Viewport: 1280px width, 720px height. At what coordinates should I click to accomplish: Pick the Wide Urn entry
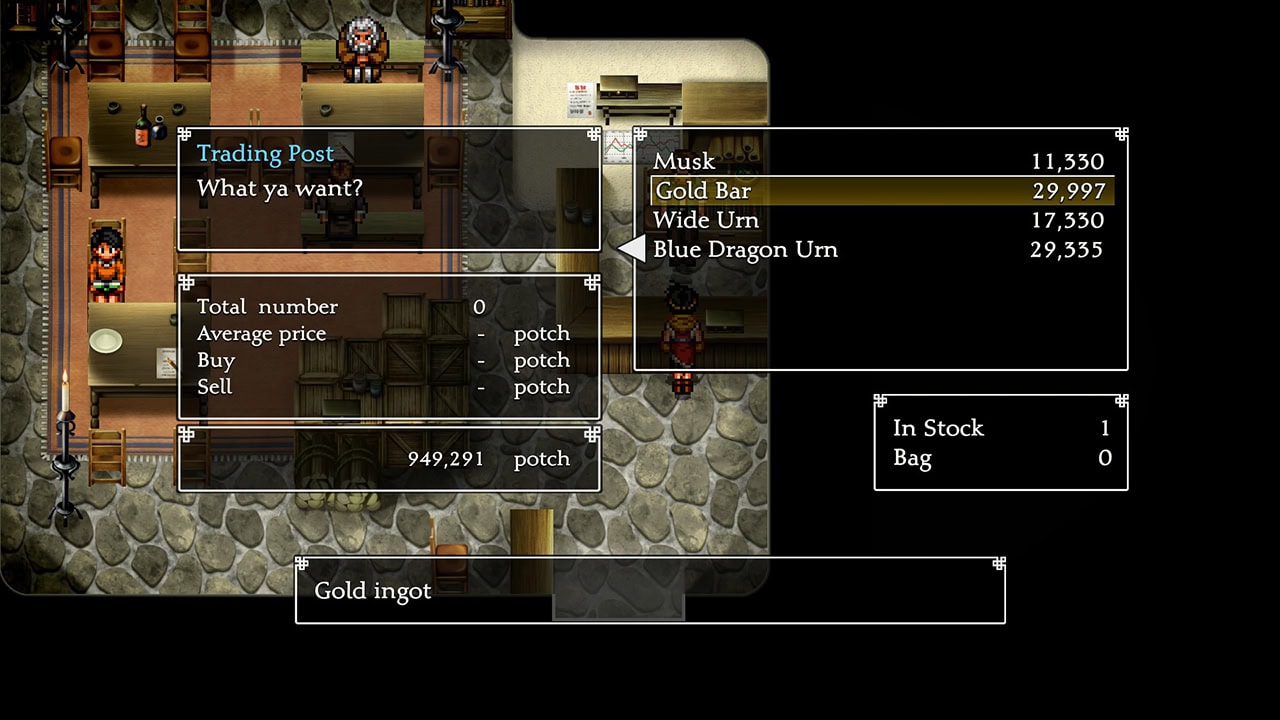pyautogui.click(x=706, y=220)
